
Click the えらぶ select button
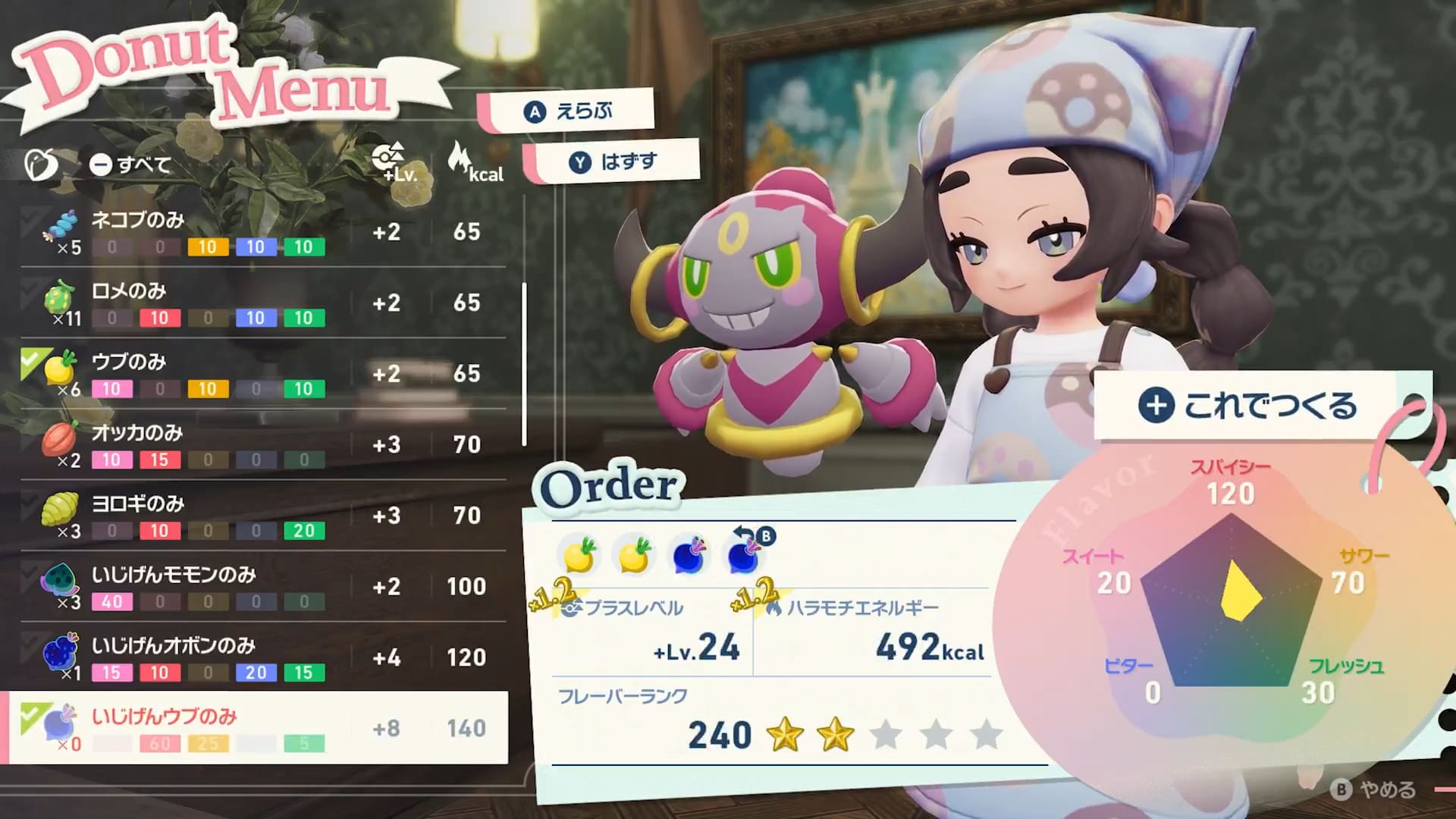click(569, 111)
